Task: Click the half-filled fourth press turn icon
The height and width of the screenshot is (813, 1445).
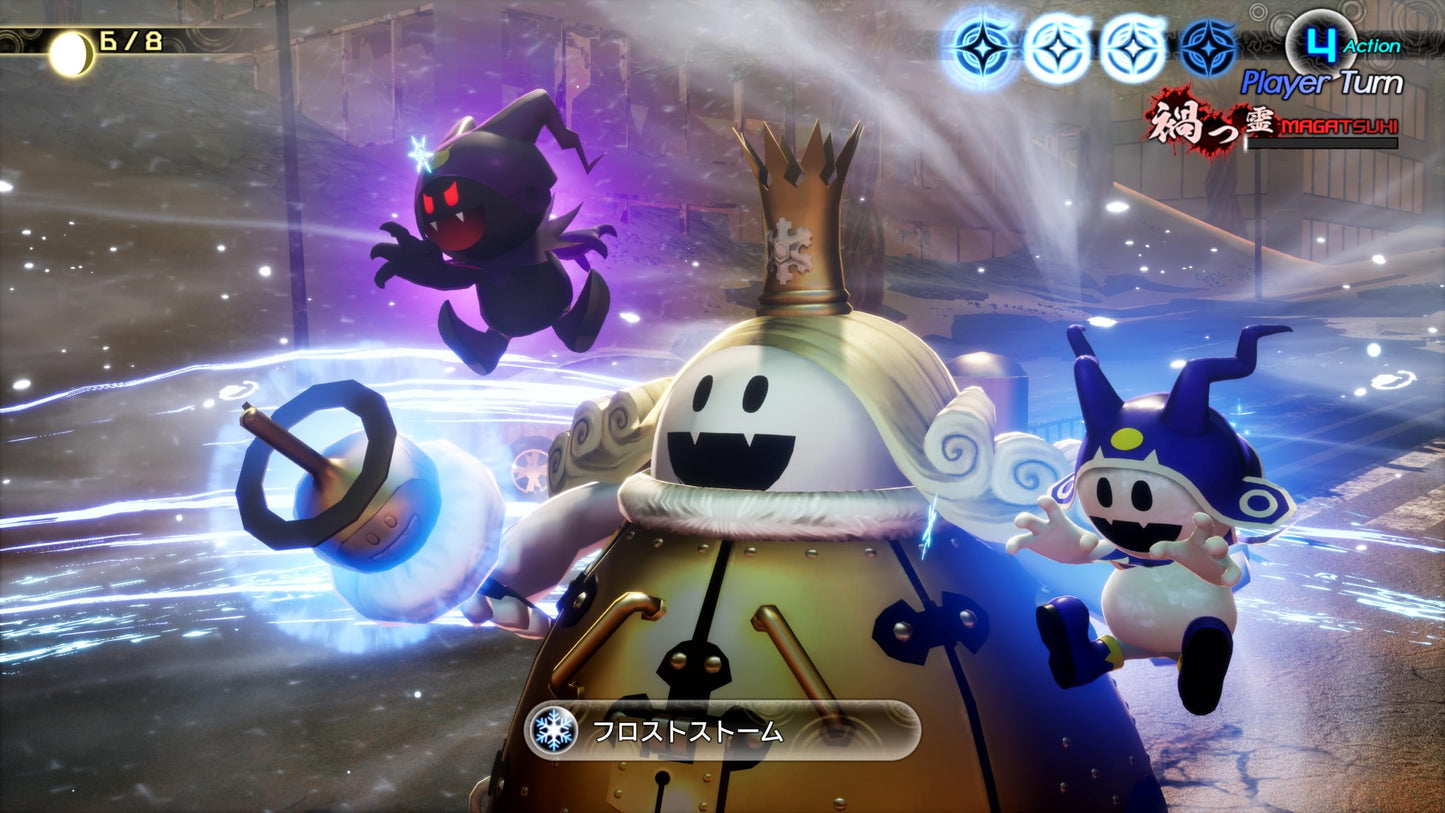Action: 1205,45
